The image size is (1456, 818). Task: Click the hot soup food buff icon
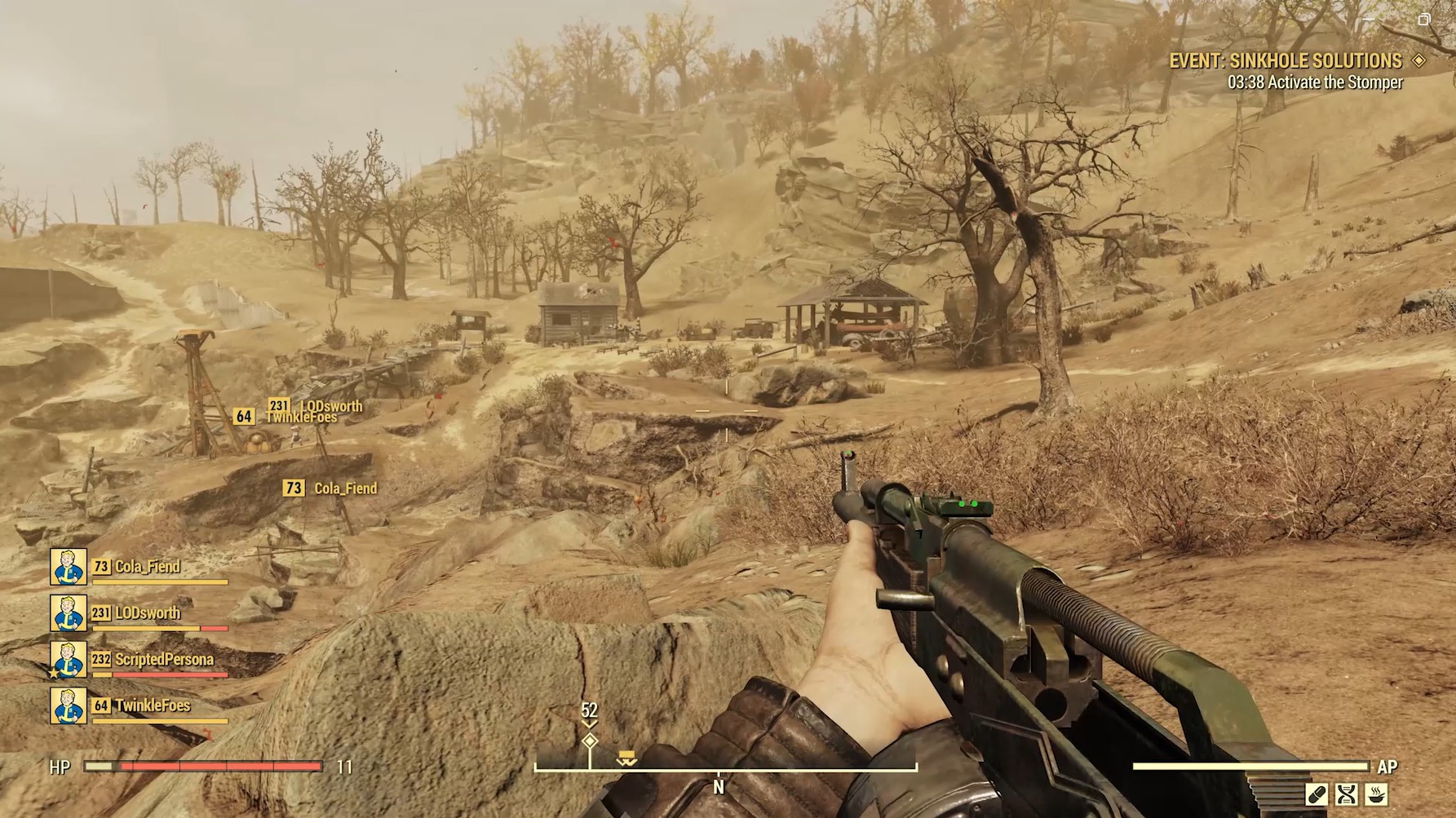(1376, 795)
